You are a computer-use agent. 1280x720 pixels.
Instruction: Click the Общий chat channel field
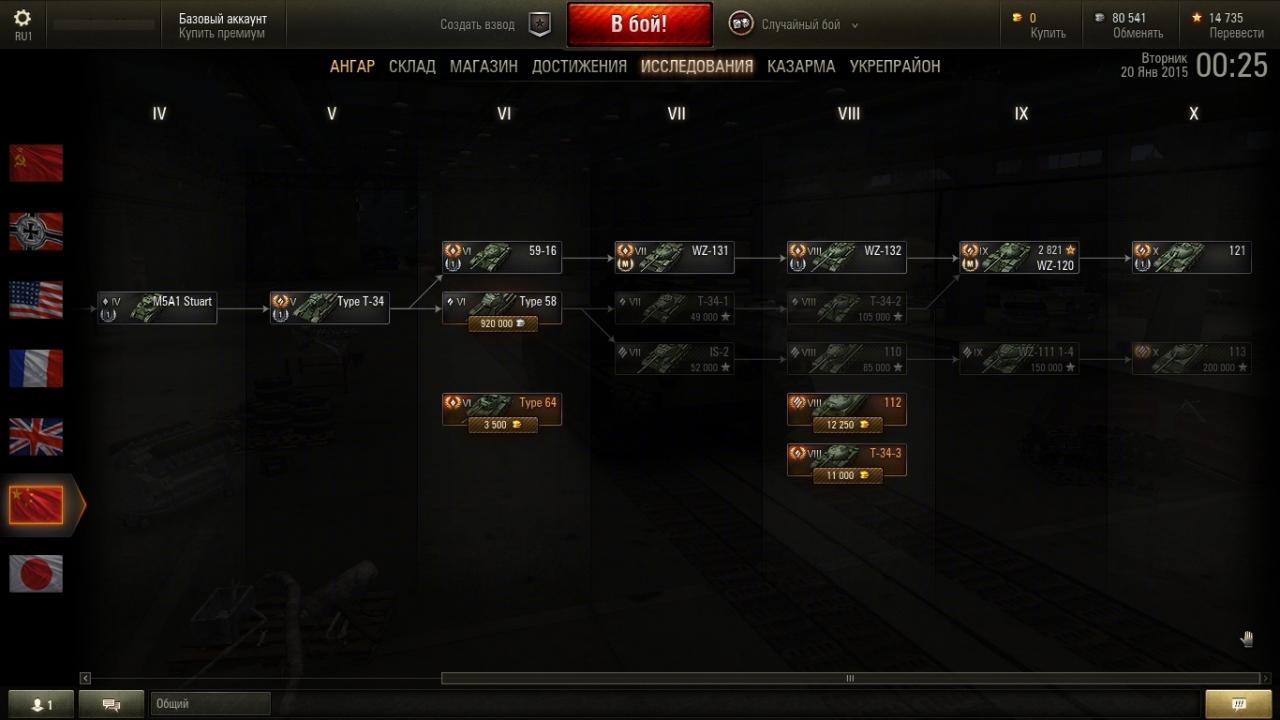[x=210, y=704]
